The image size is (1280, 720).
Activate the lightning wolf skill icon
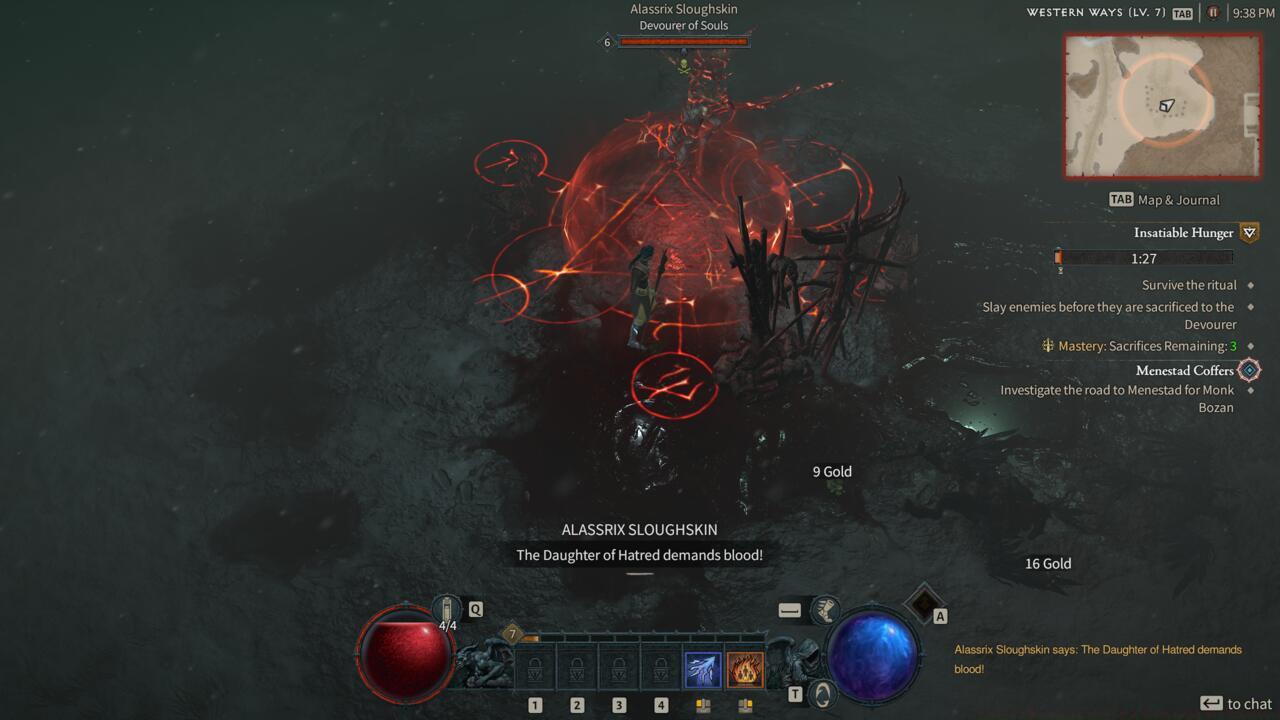coord(702,668)
